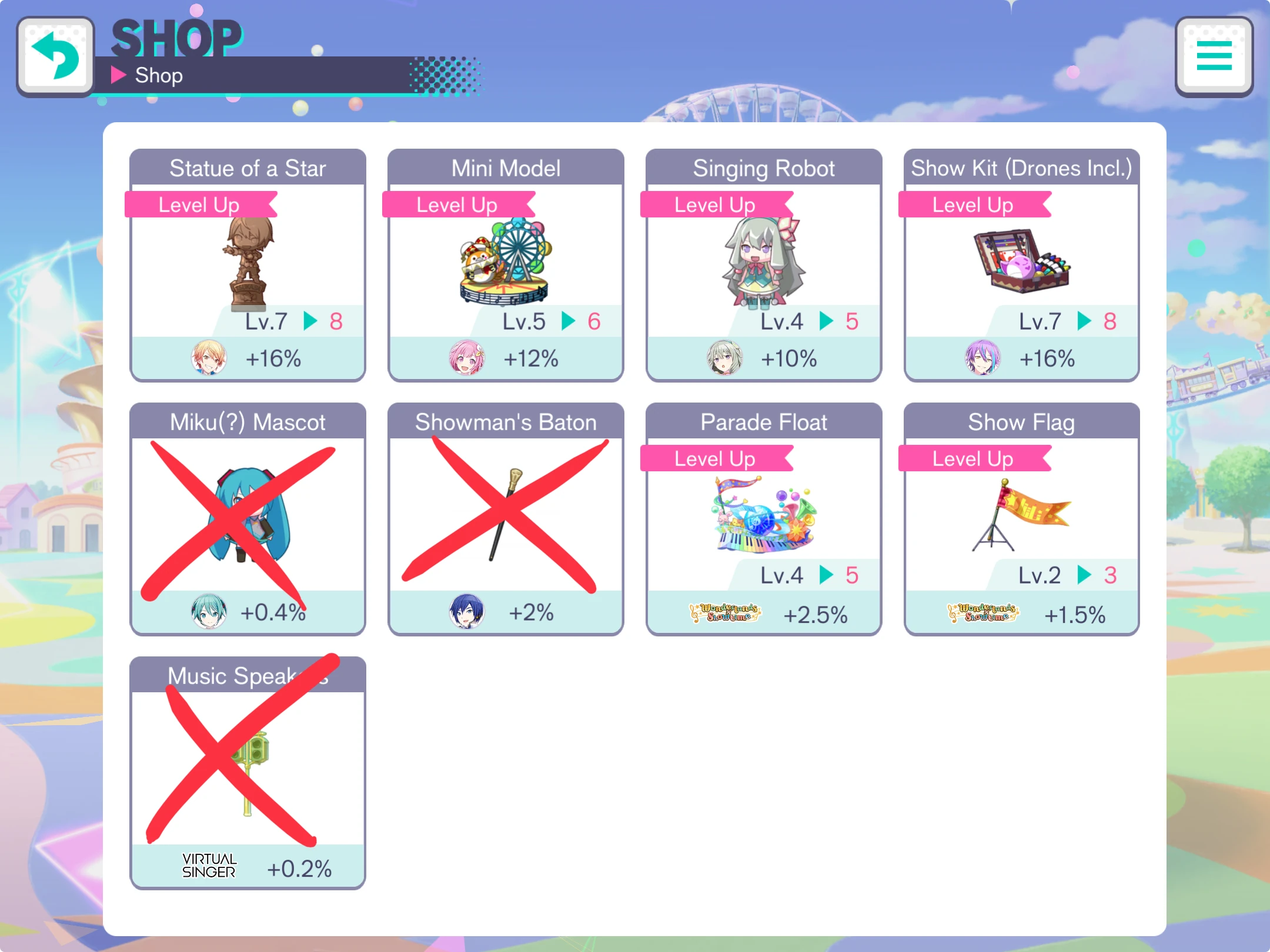Screen dimensions: 1270x952
Task: Select the Show Flag item icon
Action: (x=1023, y=511)
